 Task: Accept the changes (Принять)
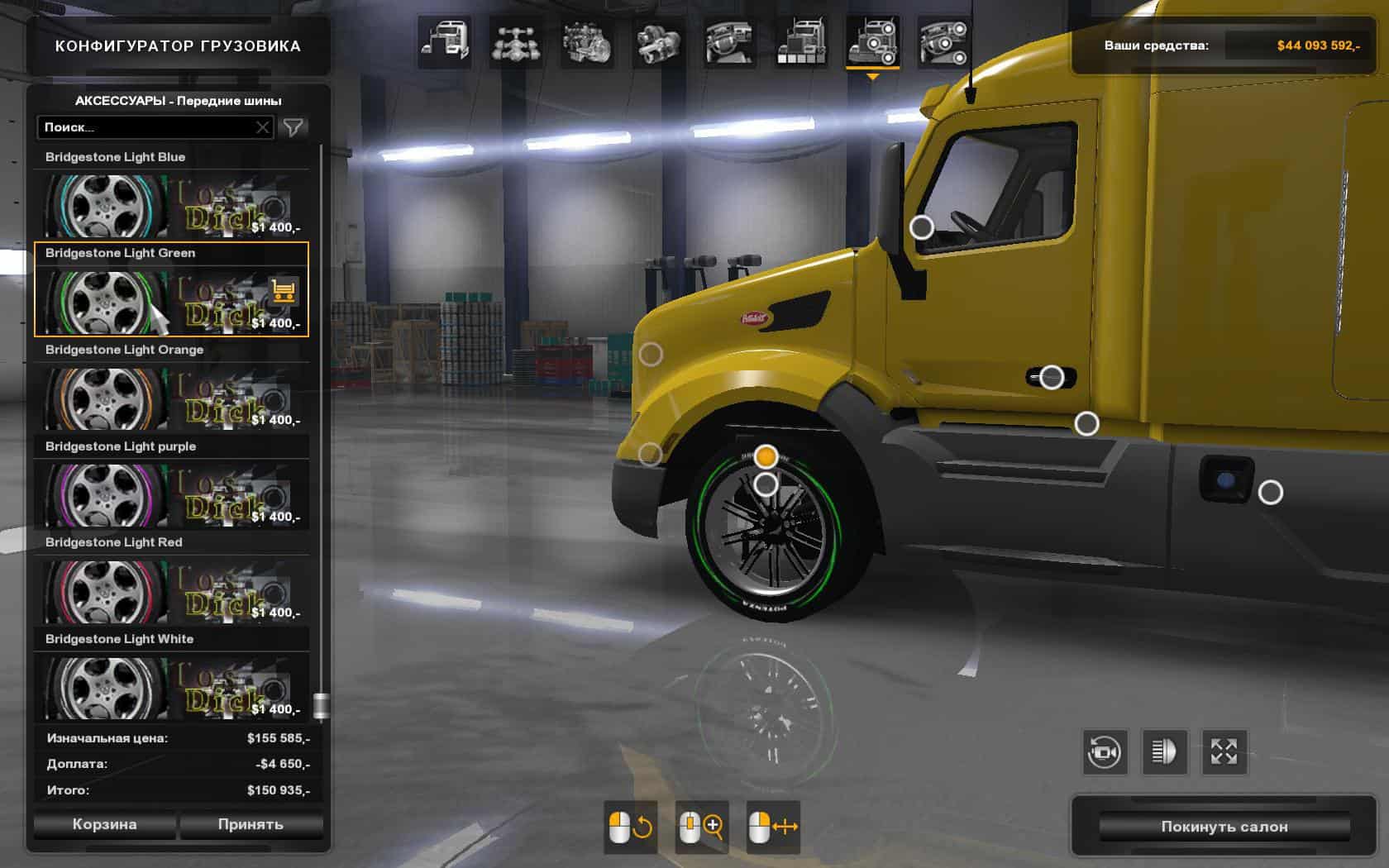point(251,824)
